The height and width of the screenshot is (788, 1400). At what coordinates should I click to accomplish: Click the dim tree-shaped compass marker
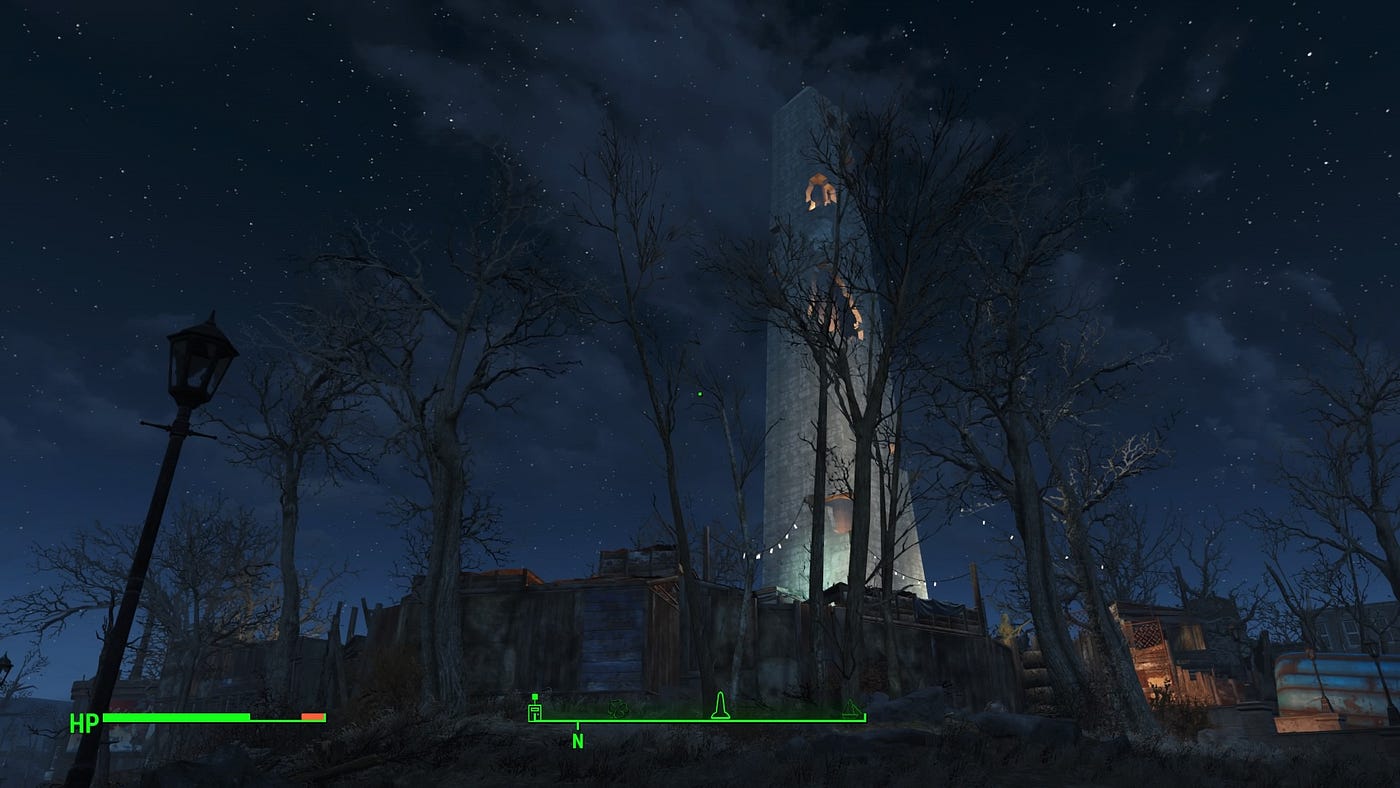pyautogui.click(x=618, y=708)
